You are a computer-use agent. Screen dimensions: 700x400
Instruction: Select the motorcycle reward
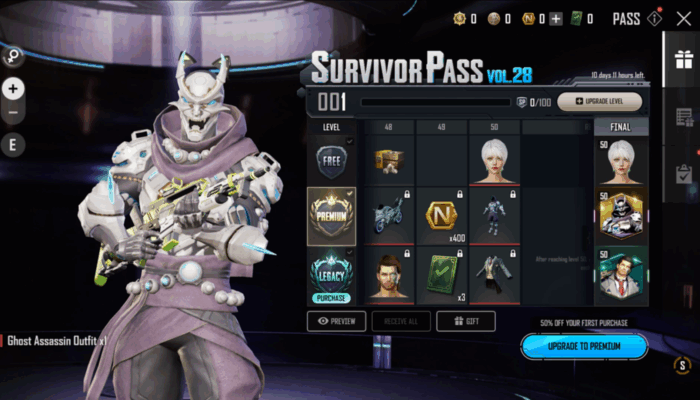(387, 216)
